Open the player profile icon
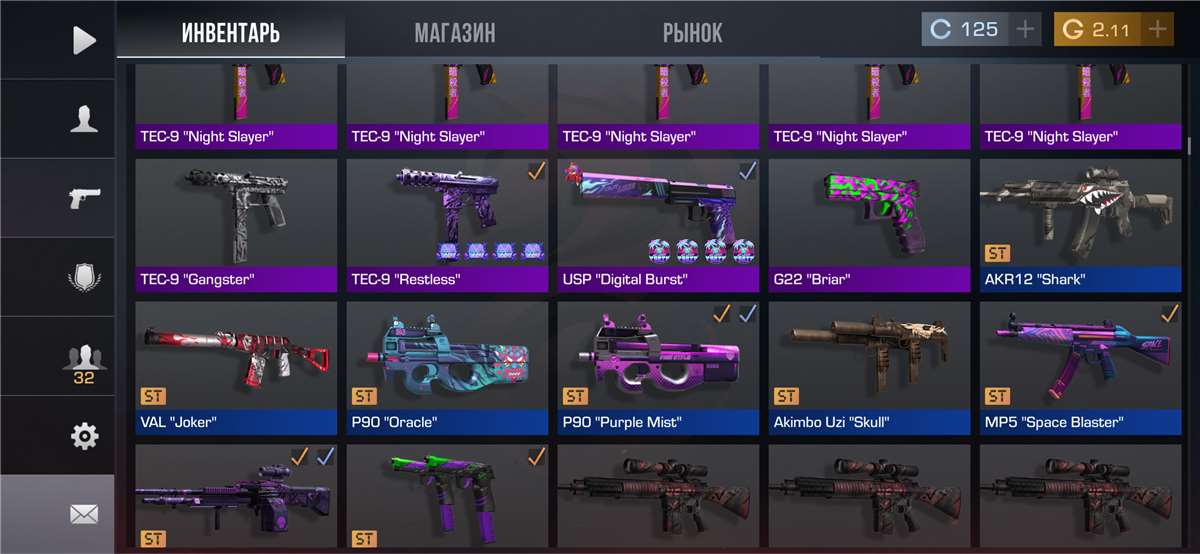The width and height of the screenshot is (1200, 554). tap(84, 118)
